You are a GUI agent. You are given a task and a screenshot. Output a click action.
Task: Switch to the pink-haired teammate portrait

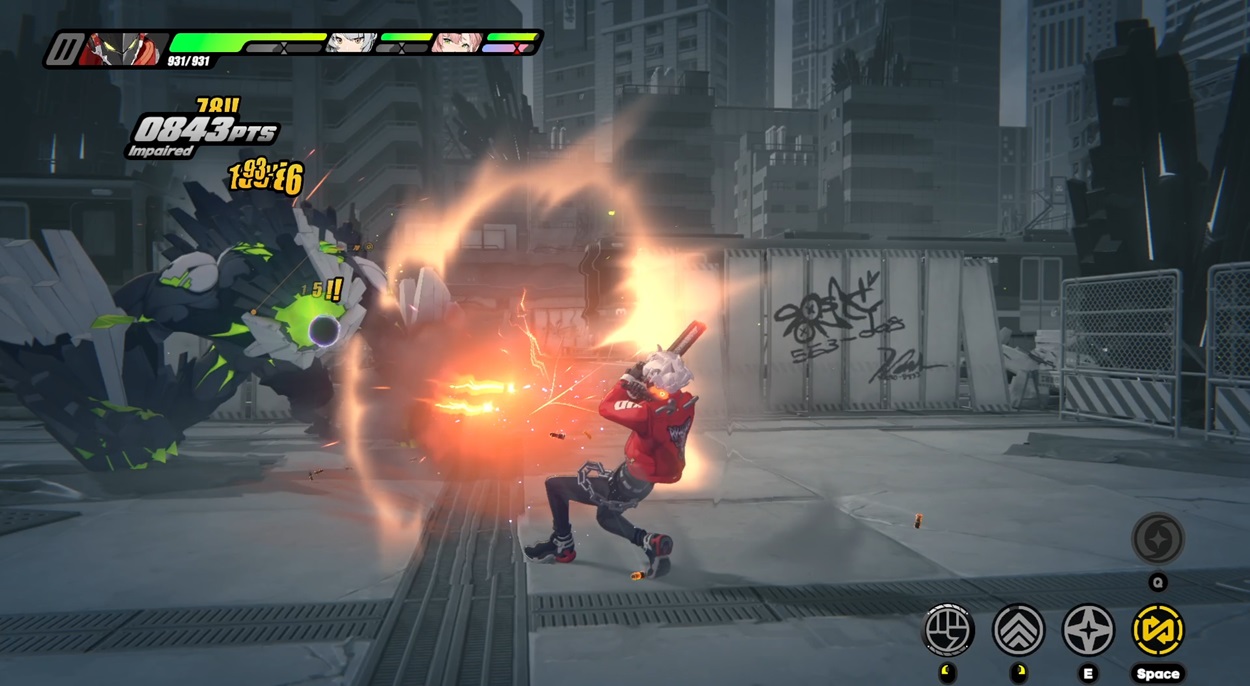coord(458,43)
